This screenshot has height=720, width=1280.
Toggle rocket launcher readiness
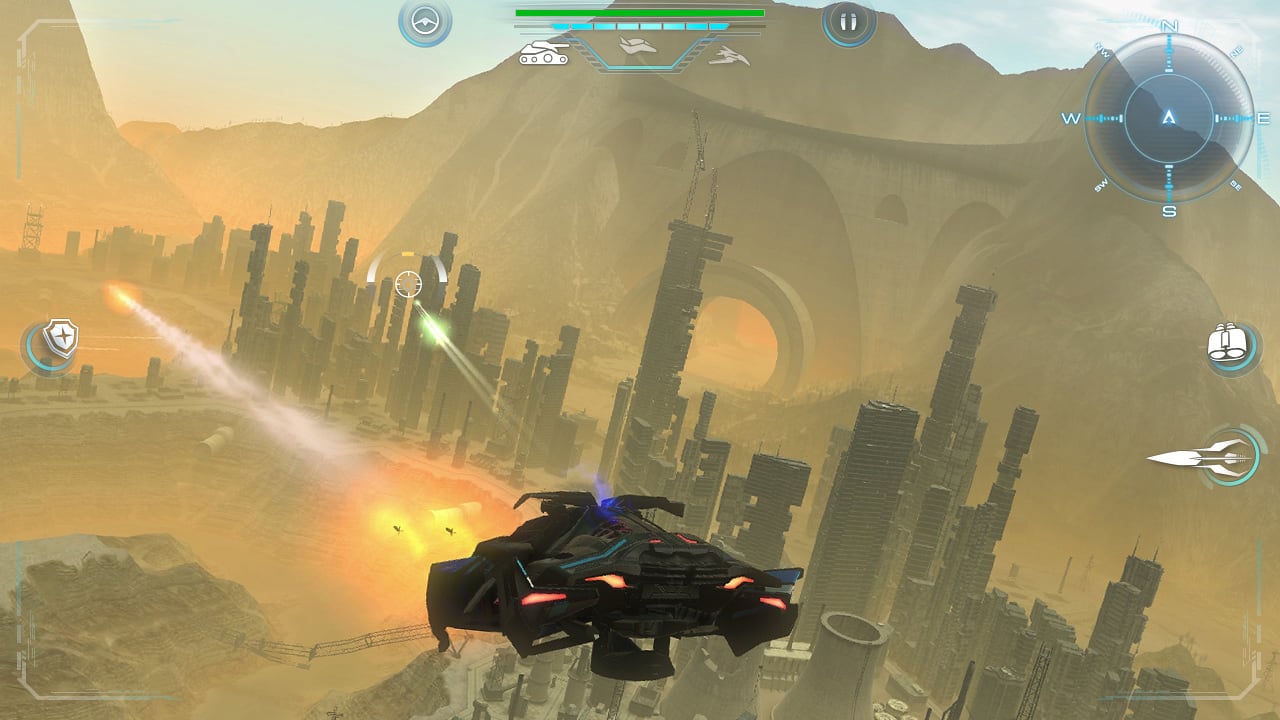[x=1220, y=456]
